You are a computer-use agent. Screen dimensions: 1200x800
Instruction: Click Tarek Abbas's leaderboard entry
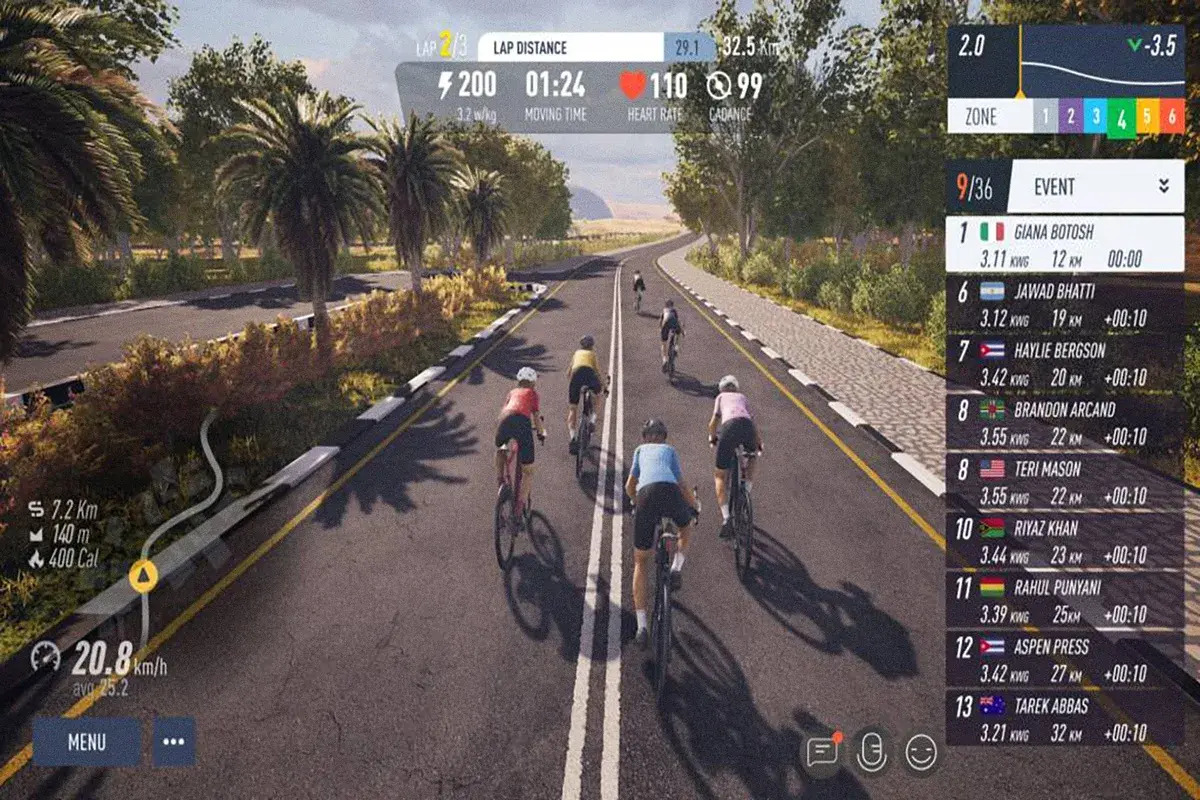click(1065, 717)
